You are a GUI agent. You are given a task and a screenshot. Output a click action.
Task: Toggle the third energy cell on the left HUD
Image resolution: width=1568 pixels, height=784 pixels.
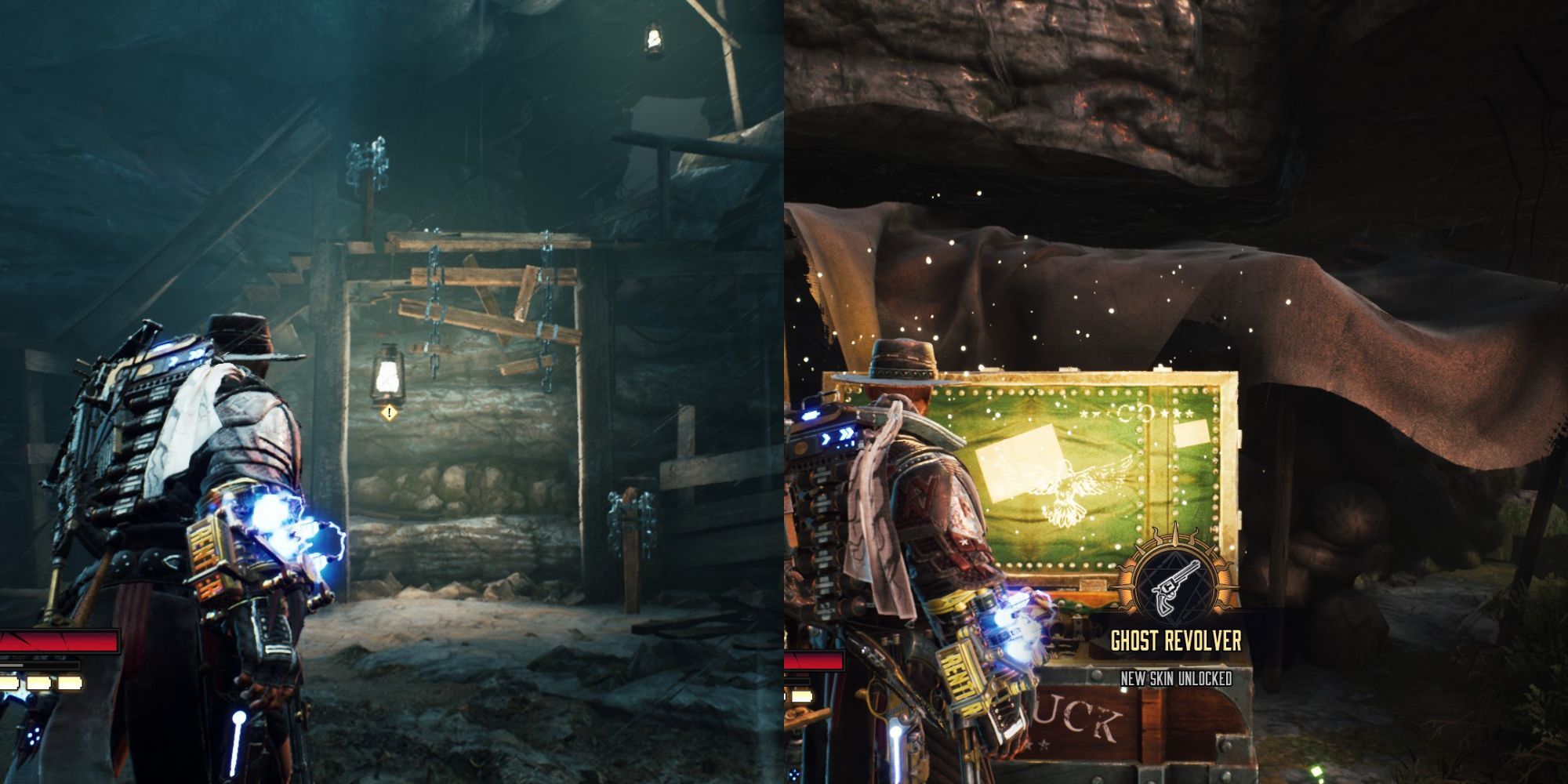coord(69,682)
